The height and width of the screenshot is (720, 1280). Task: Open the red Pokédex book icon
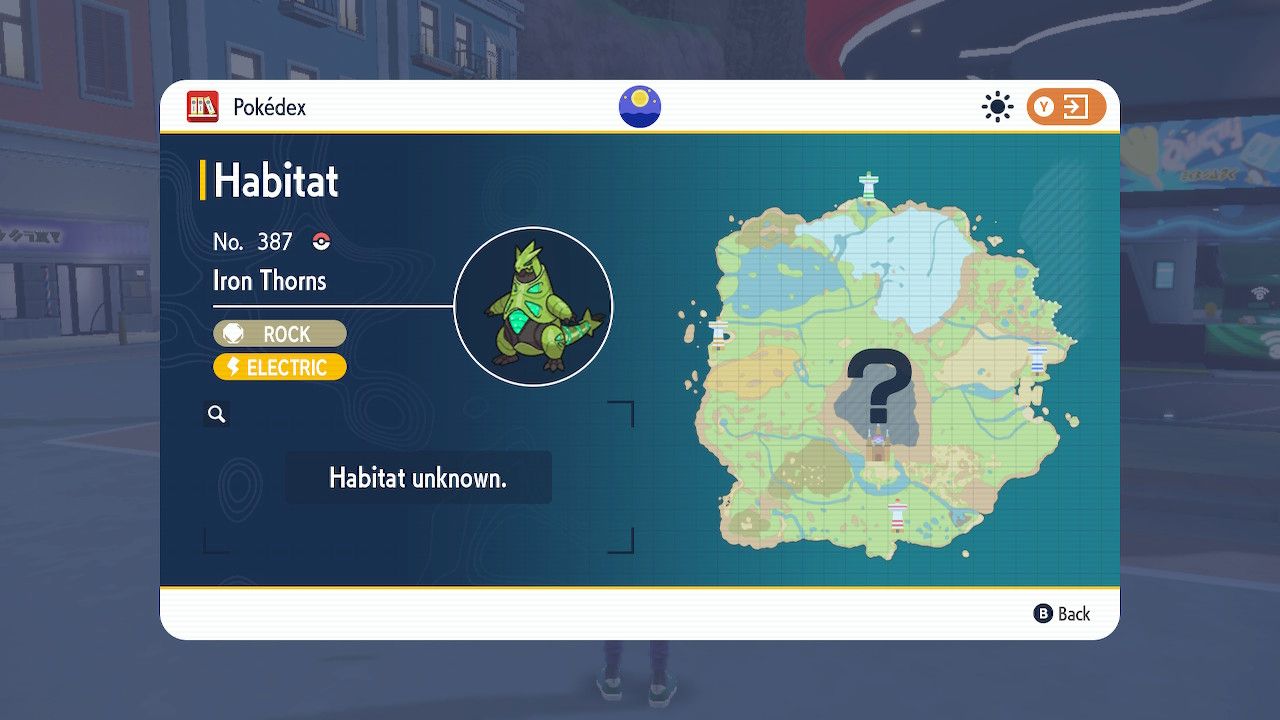tap(203, 106)
